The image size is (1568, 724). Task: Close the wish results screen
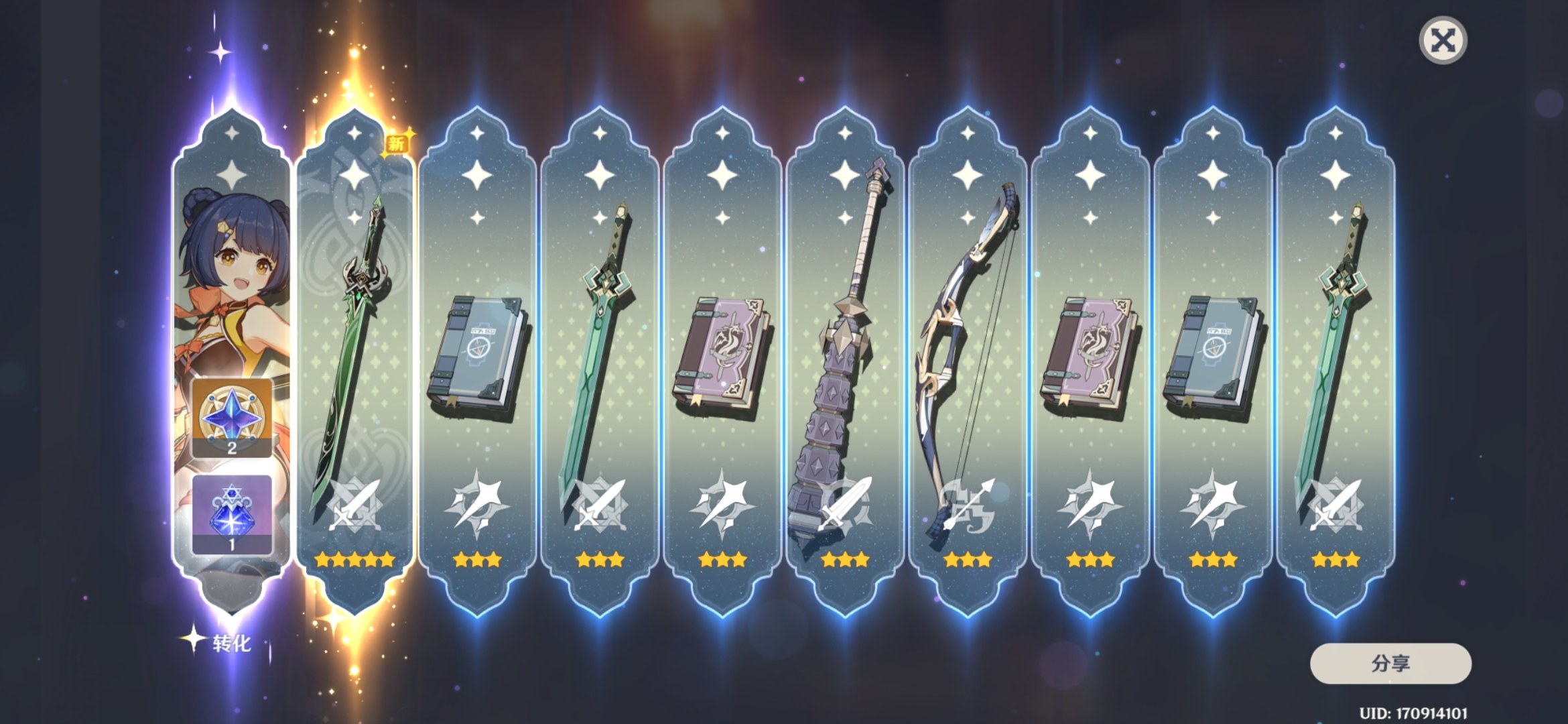1443,41
